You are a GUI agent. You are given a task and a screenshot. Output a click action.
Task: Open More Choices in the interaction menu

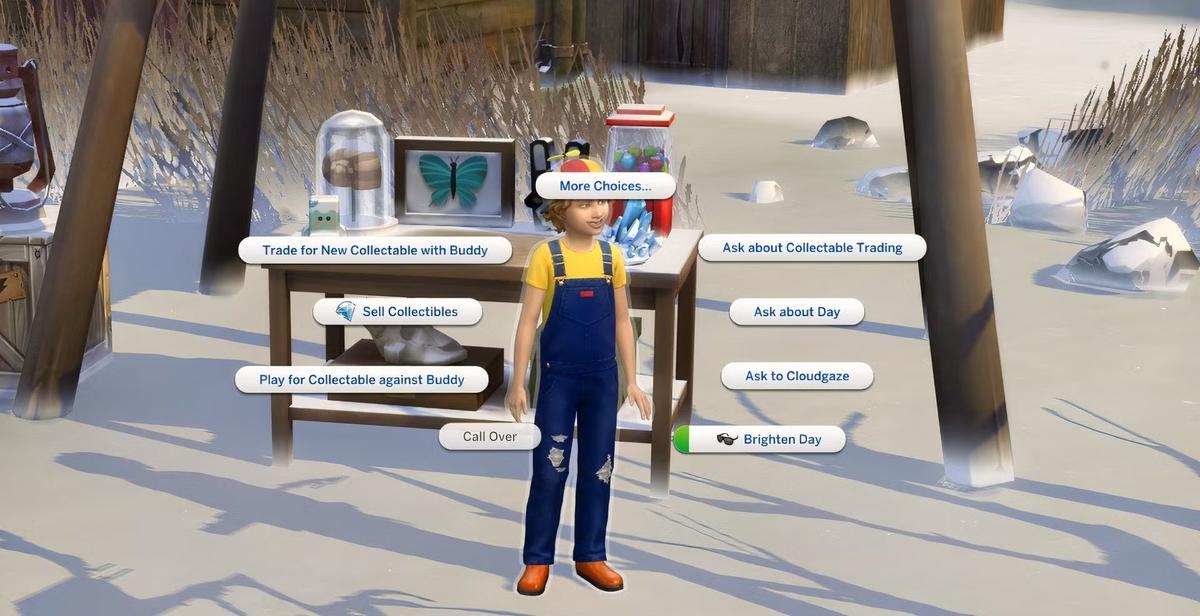pyautogui.click(x=605, y=186)
